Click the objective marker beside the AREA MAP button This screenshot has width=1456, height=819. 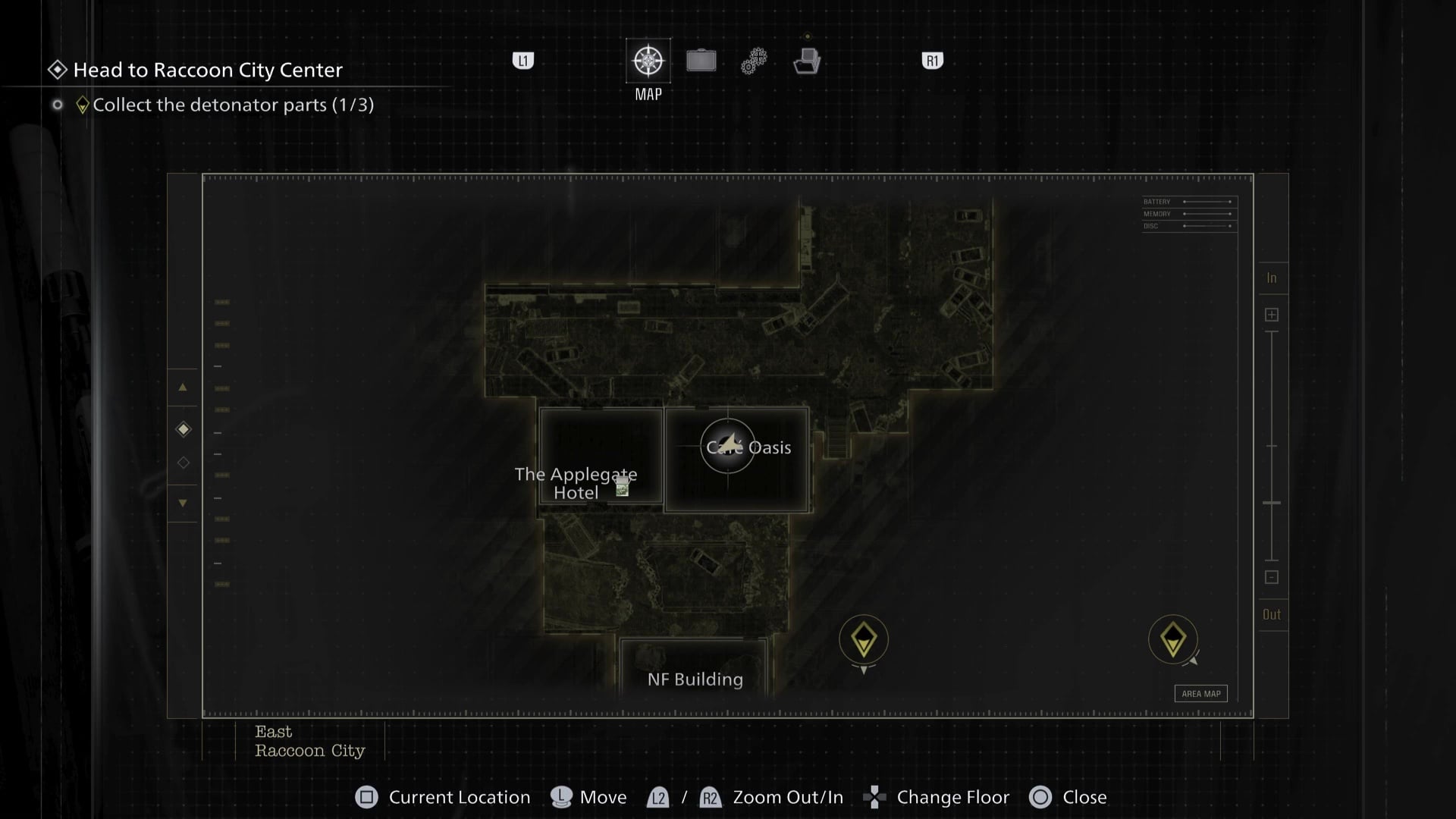click(x=1173, y=639)
